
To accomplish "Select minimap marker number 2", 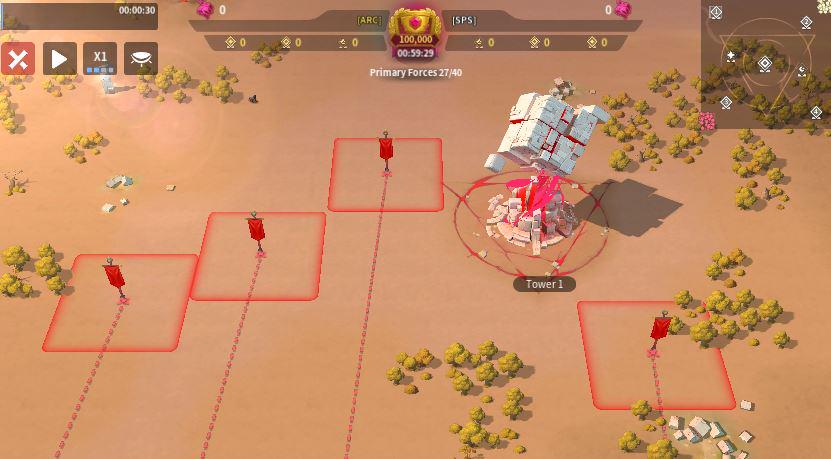I will [807, 22].
